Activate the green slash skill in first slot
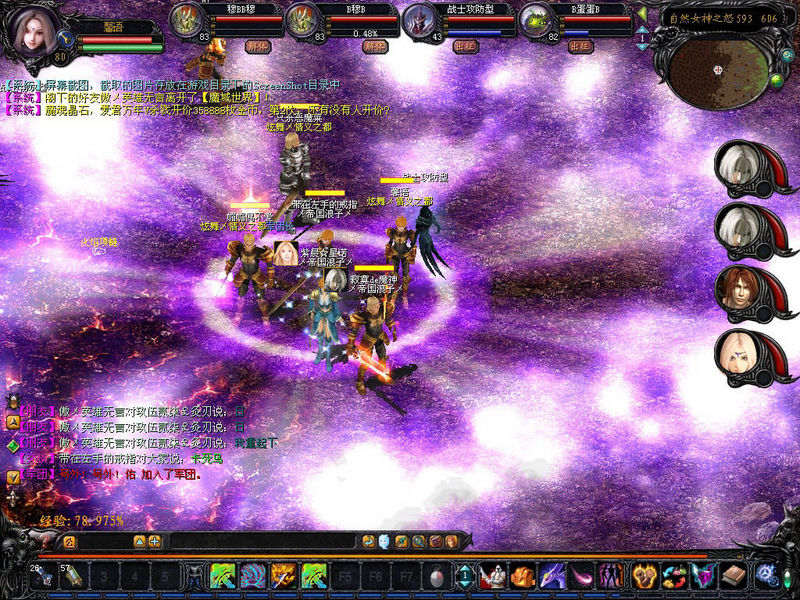 (222, 576)
